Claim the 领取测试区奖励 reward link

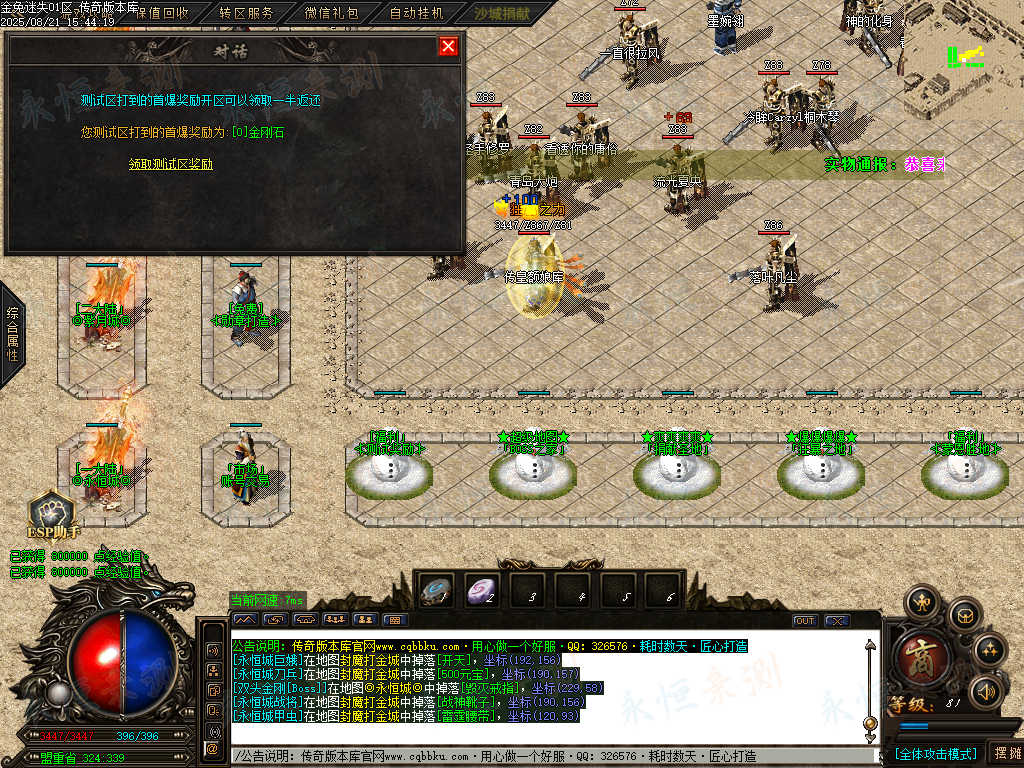coord(171,164)
